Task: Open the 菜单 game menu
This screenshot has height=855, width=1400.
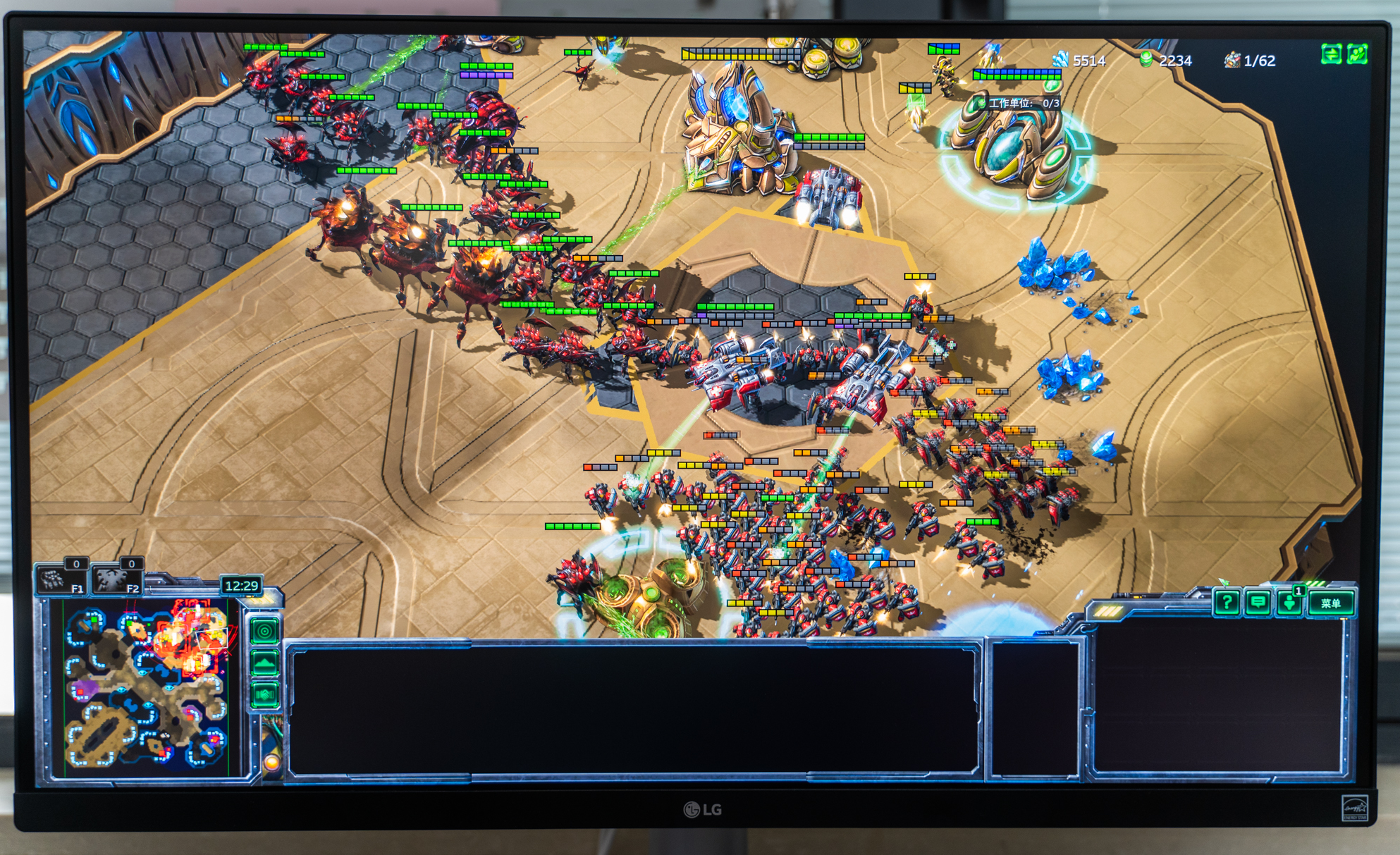Action: point(1331,603)
